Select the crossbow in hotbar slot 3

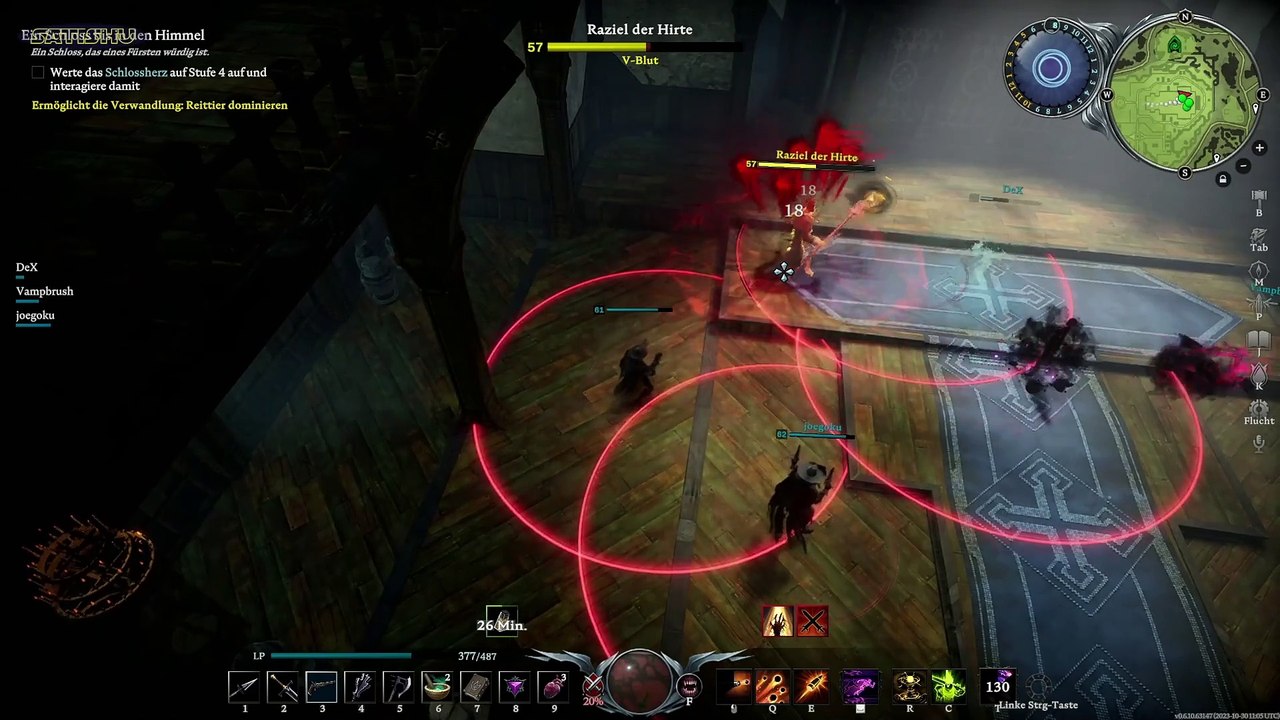tap(322, 687)
